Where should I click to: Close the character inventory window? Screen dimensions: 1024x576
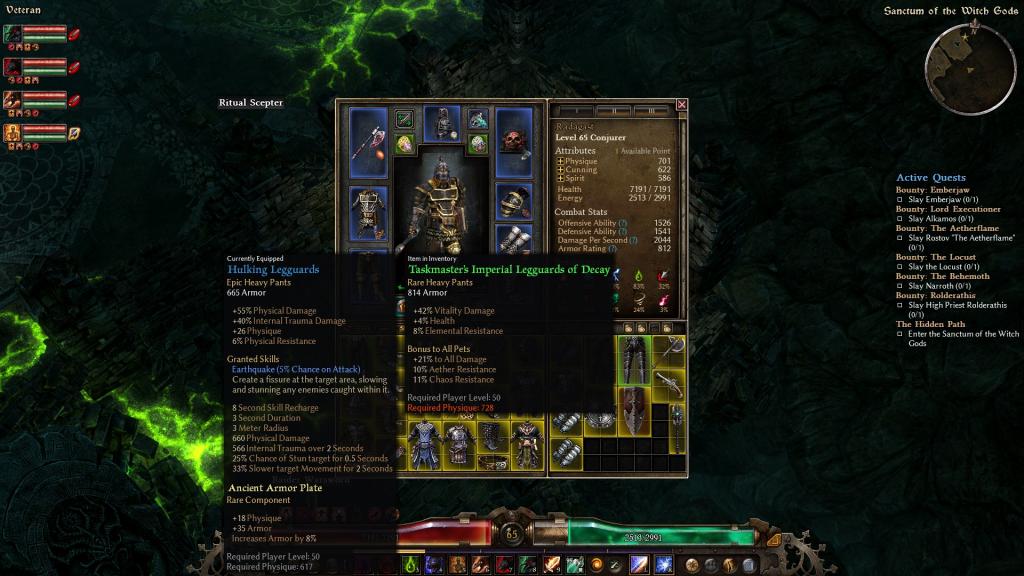click(x=682, y=104)
